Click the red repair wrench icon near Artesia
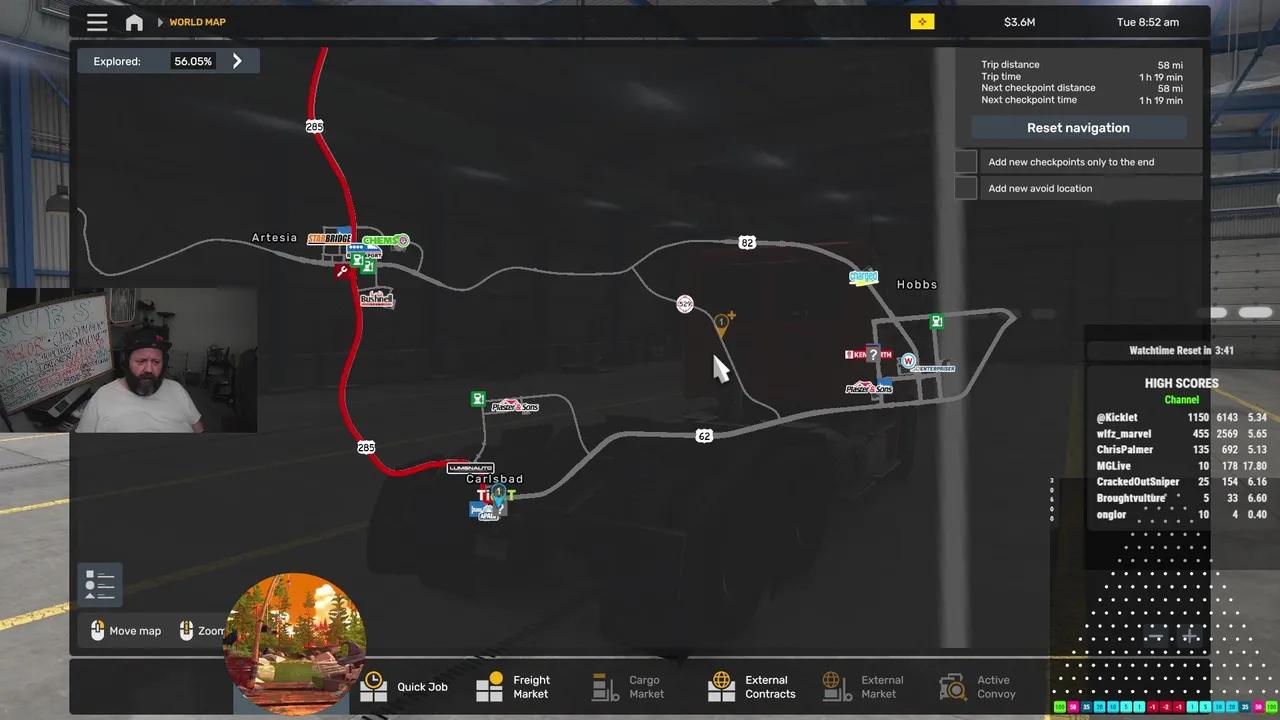Viewport: 1280px width, 720px height. (343, 271)
